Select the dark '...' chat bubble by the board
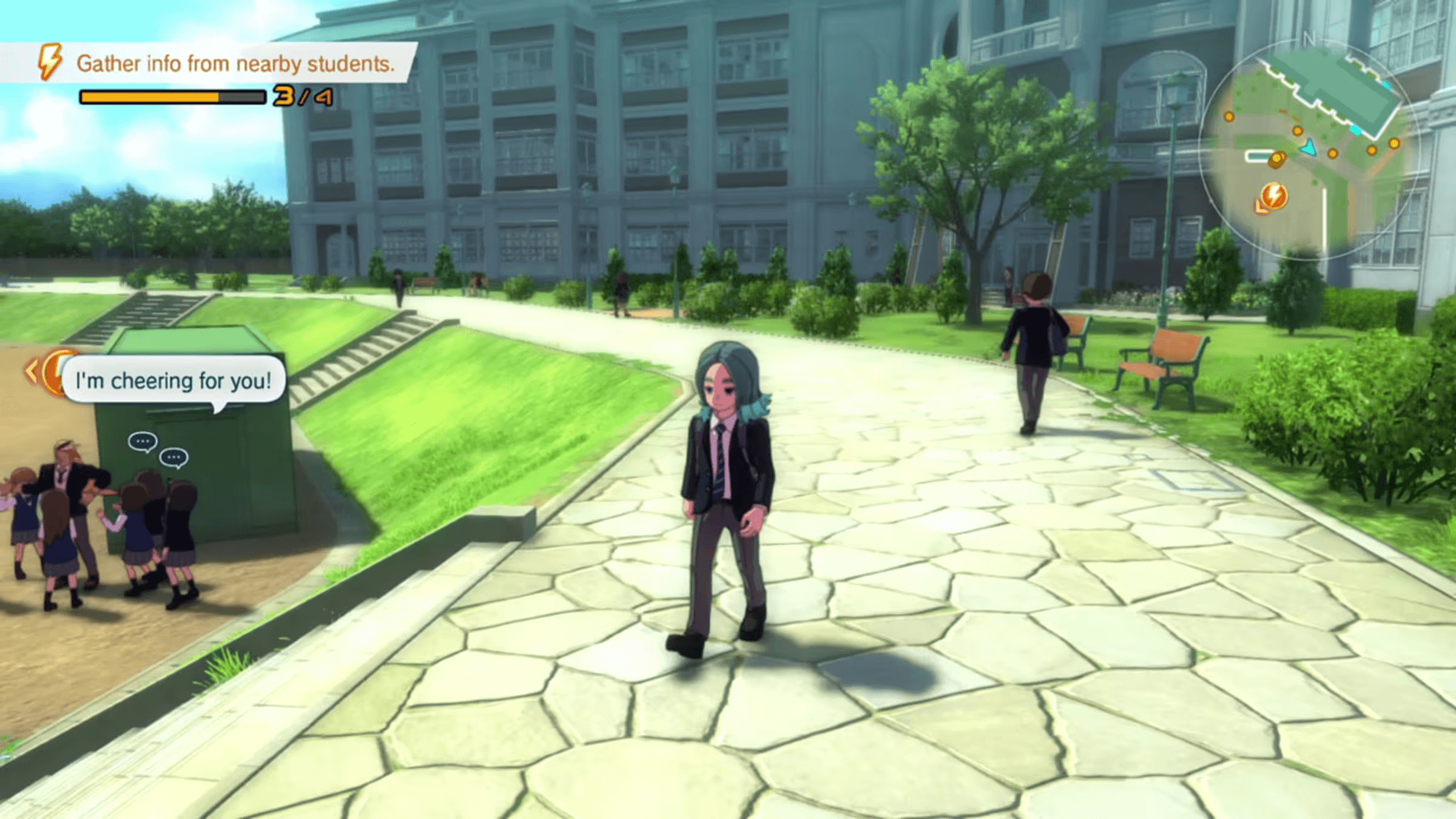Viewport: 1456px width, 819px height. click(x=143, y=440)
